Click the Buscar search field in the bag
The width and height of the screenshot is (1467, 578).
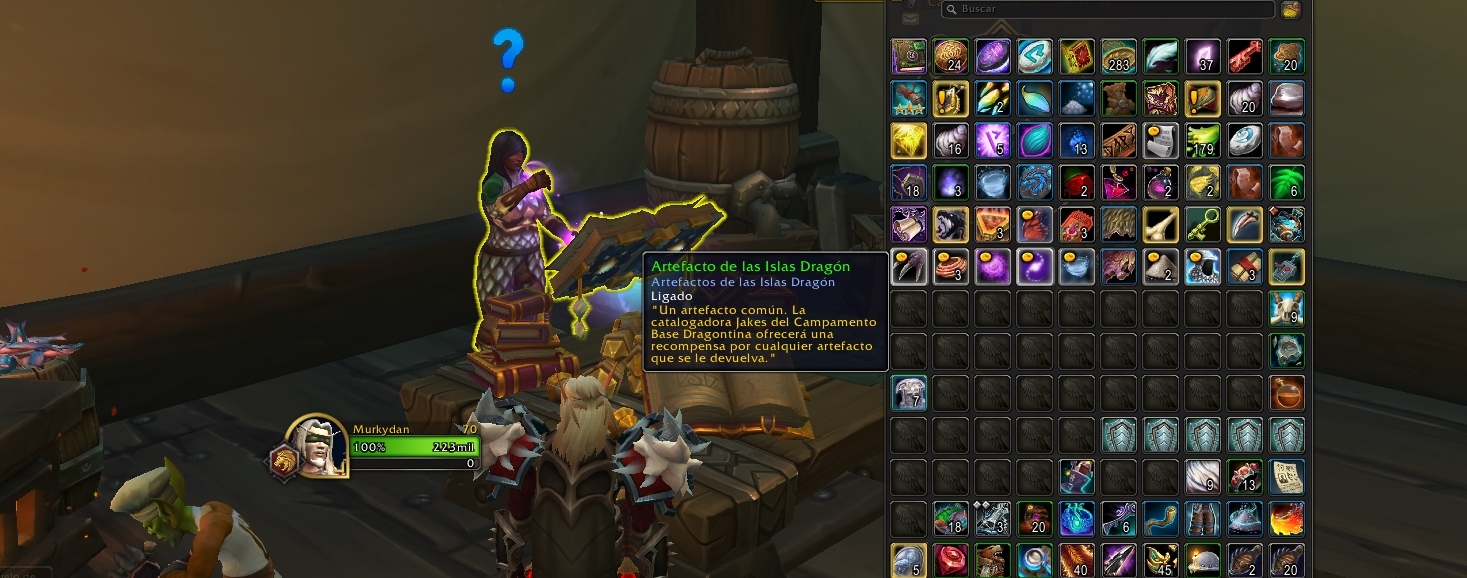coord(1110,9)
